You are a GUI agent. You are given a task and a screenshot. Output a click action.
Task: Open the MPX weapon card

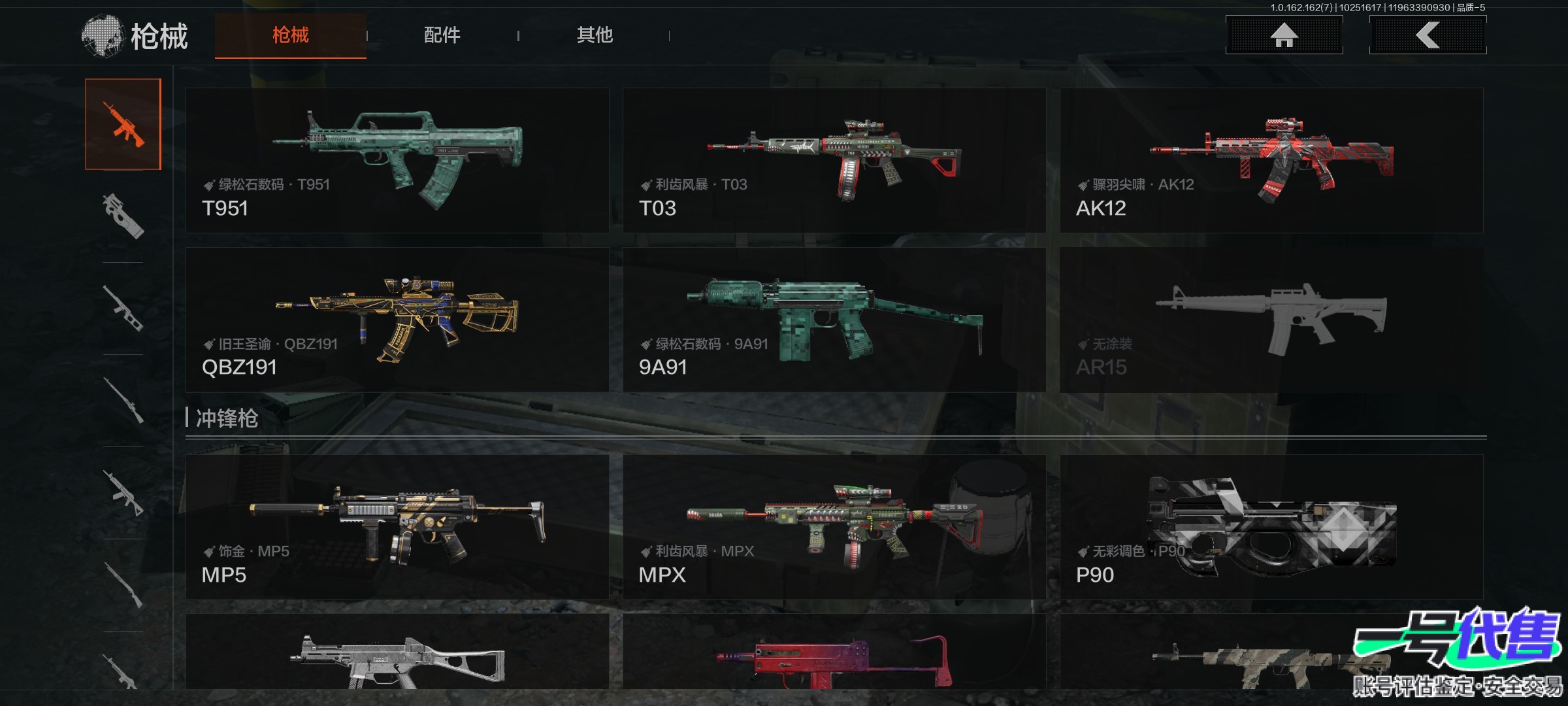pos(834,527)
